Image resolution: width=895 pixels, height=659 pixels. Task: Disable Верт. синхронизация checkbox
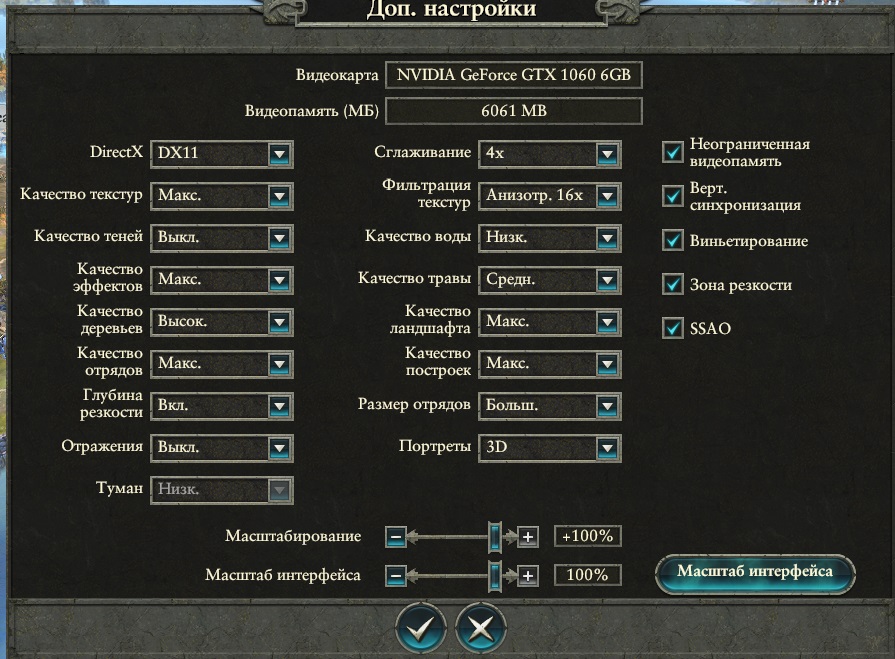point(672,197)
